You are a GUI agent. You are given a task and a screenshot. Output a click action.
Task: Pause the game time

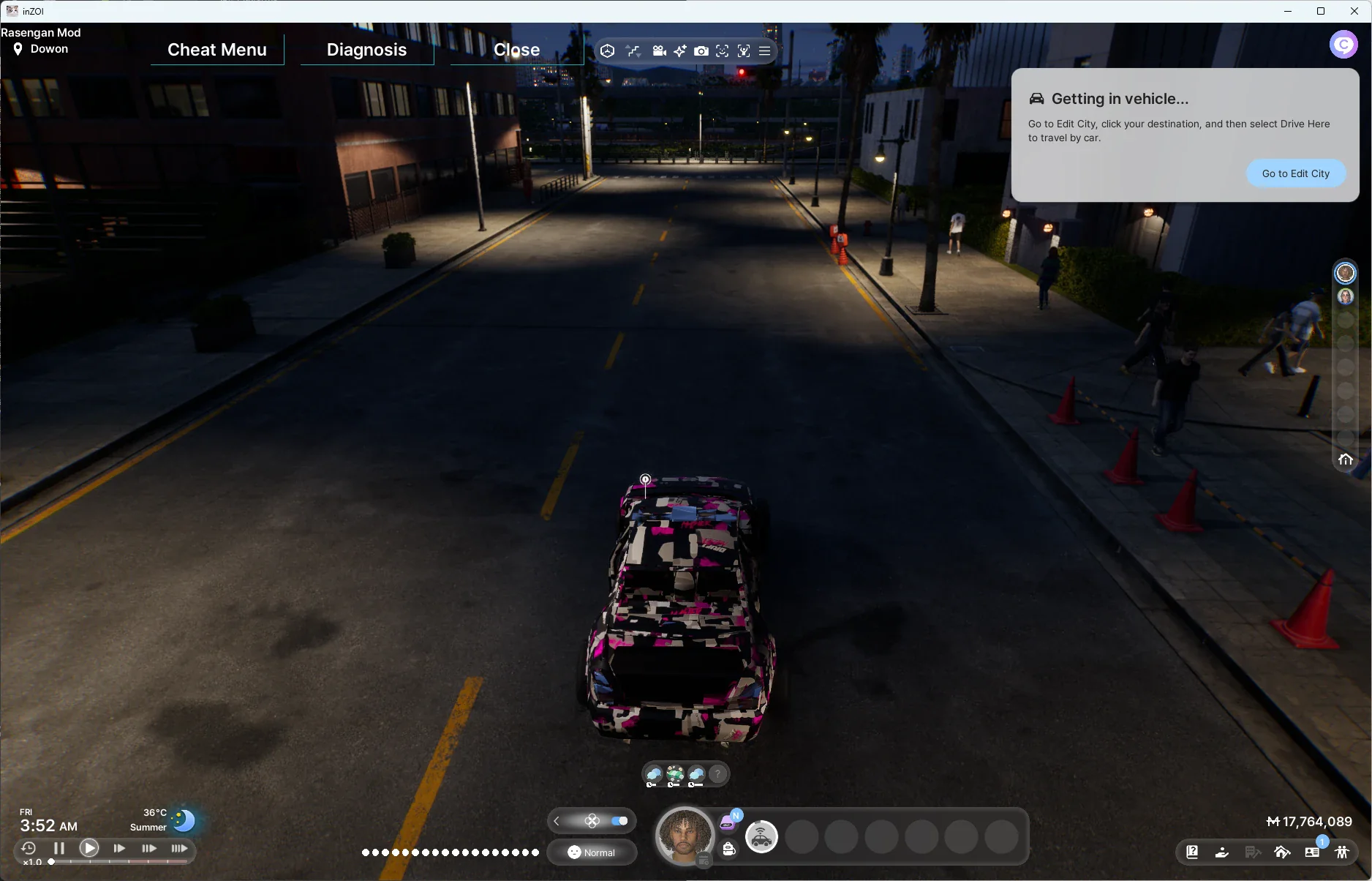coord(59,848)
